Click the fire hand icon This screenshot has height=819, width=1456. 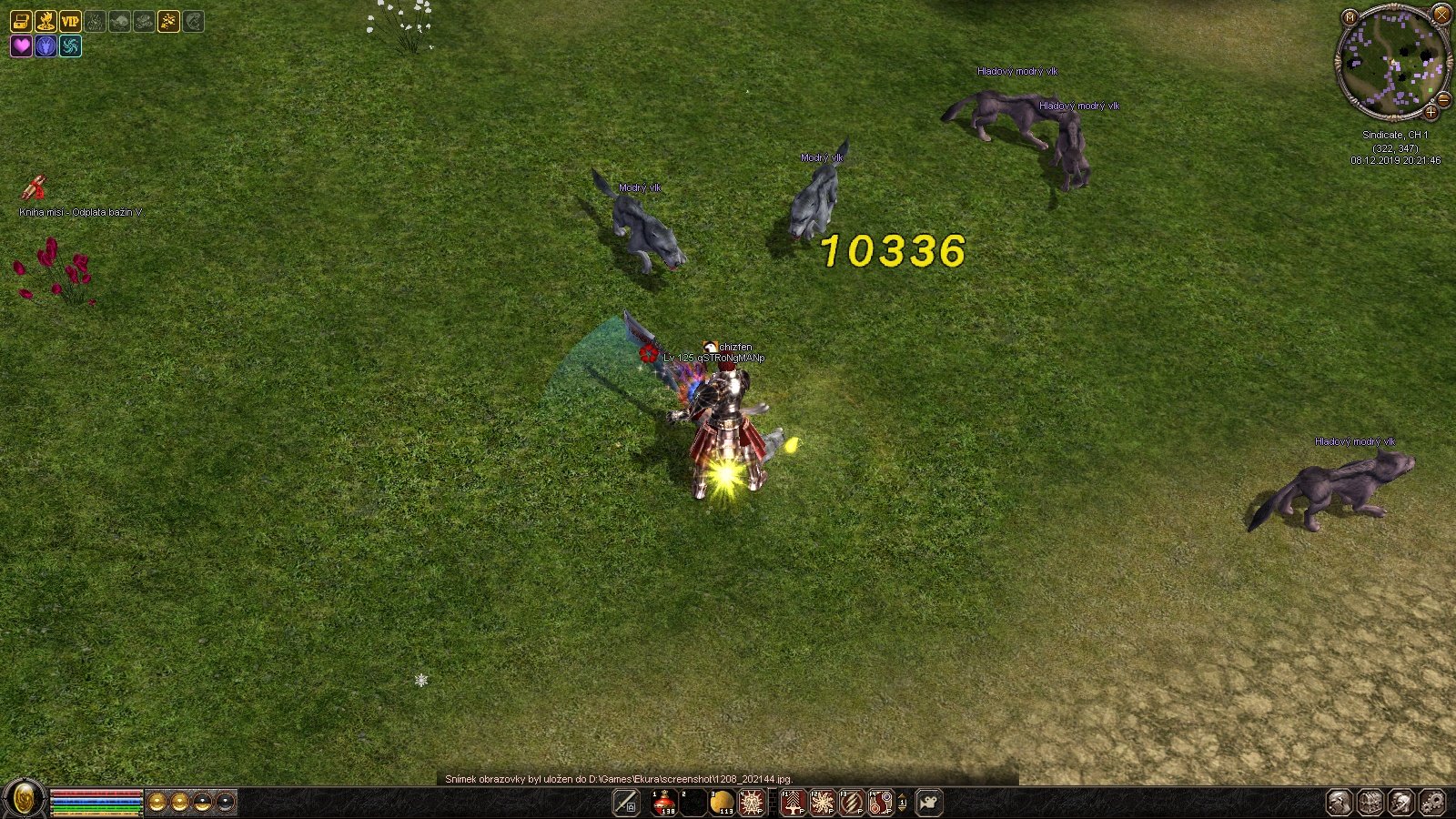pyautogui.click(x=45, y=21)
